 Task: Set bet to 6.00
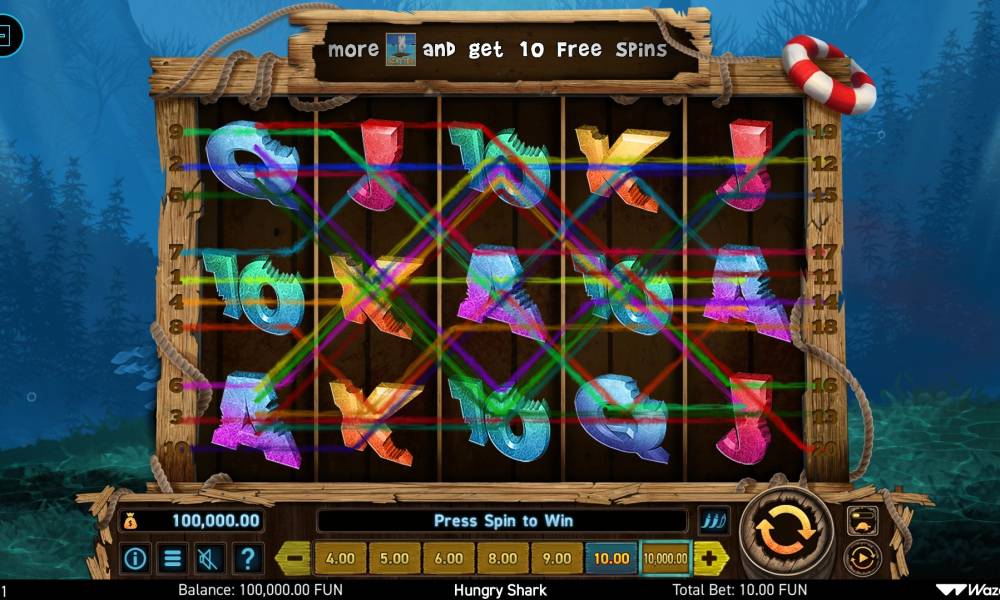(x=448, y=558)
